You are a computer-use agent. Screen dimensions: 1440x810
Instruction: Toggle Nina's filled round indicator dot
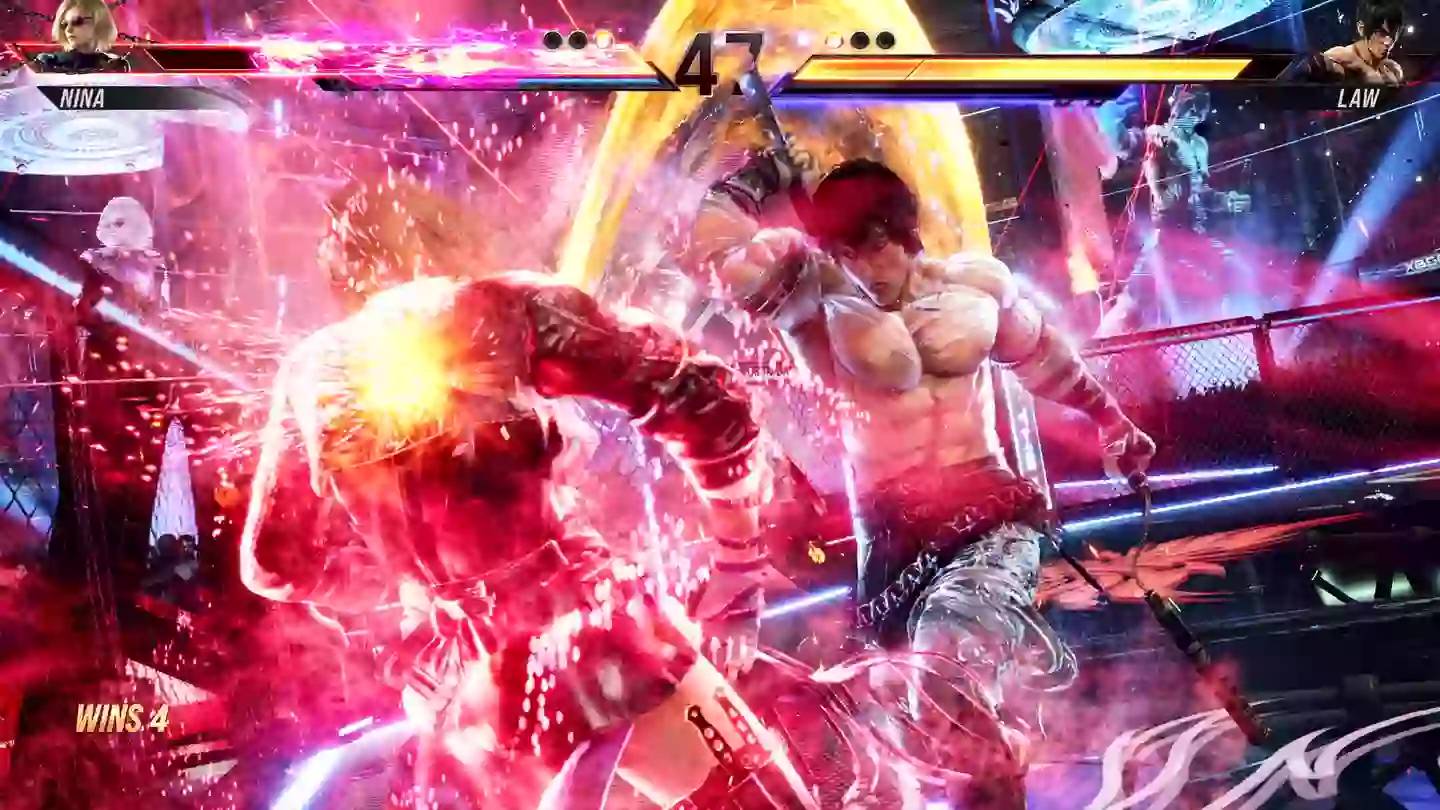pos(575,40)
